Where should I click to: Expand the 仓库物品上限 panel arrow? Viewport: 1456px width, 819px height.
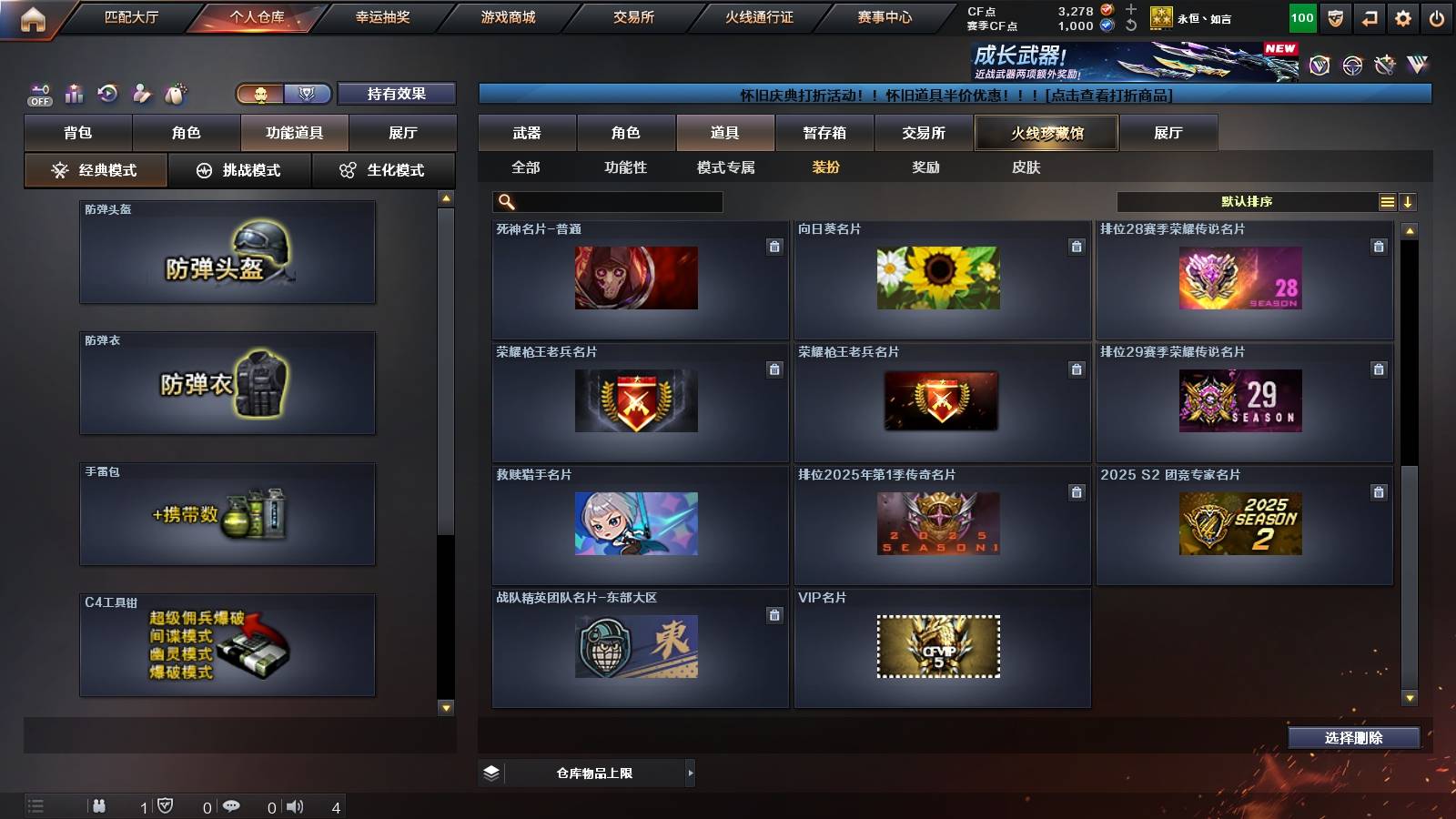[689, 773]
